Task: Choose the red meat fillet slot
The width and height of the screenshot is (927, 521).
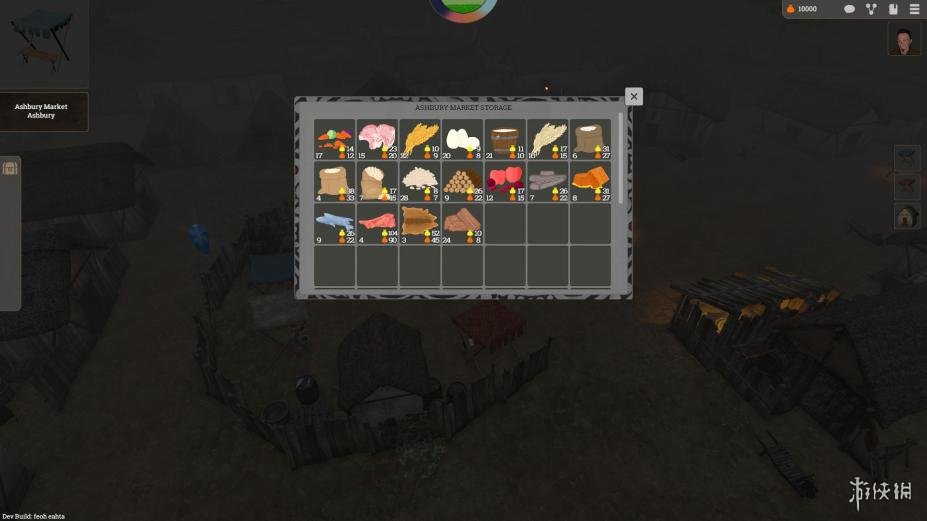Action: [x=377, y=224]
